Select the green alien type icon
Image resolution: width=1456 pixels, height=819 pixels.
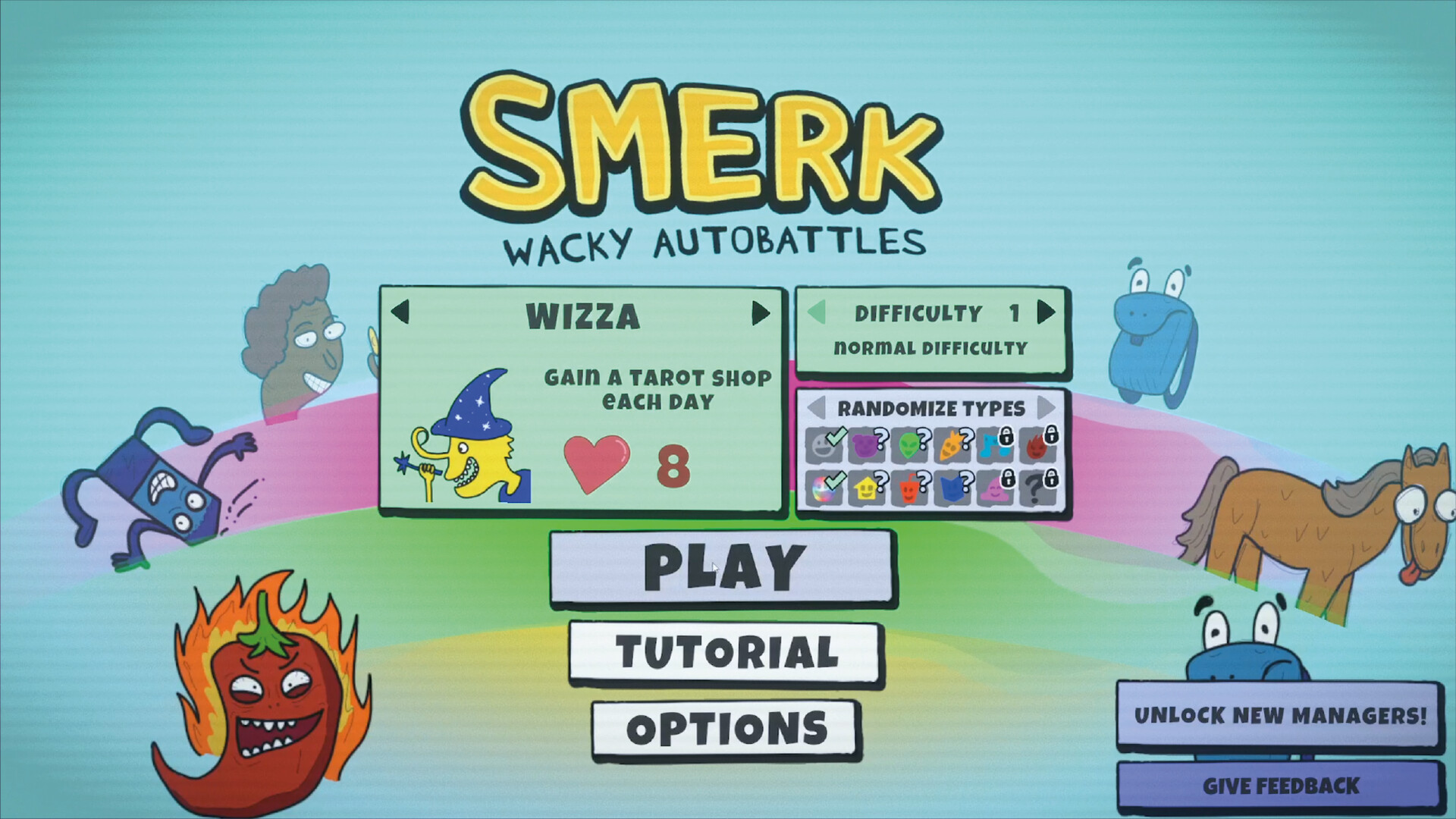click(x=908, y=442)
